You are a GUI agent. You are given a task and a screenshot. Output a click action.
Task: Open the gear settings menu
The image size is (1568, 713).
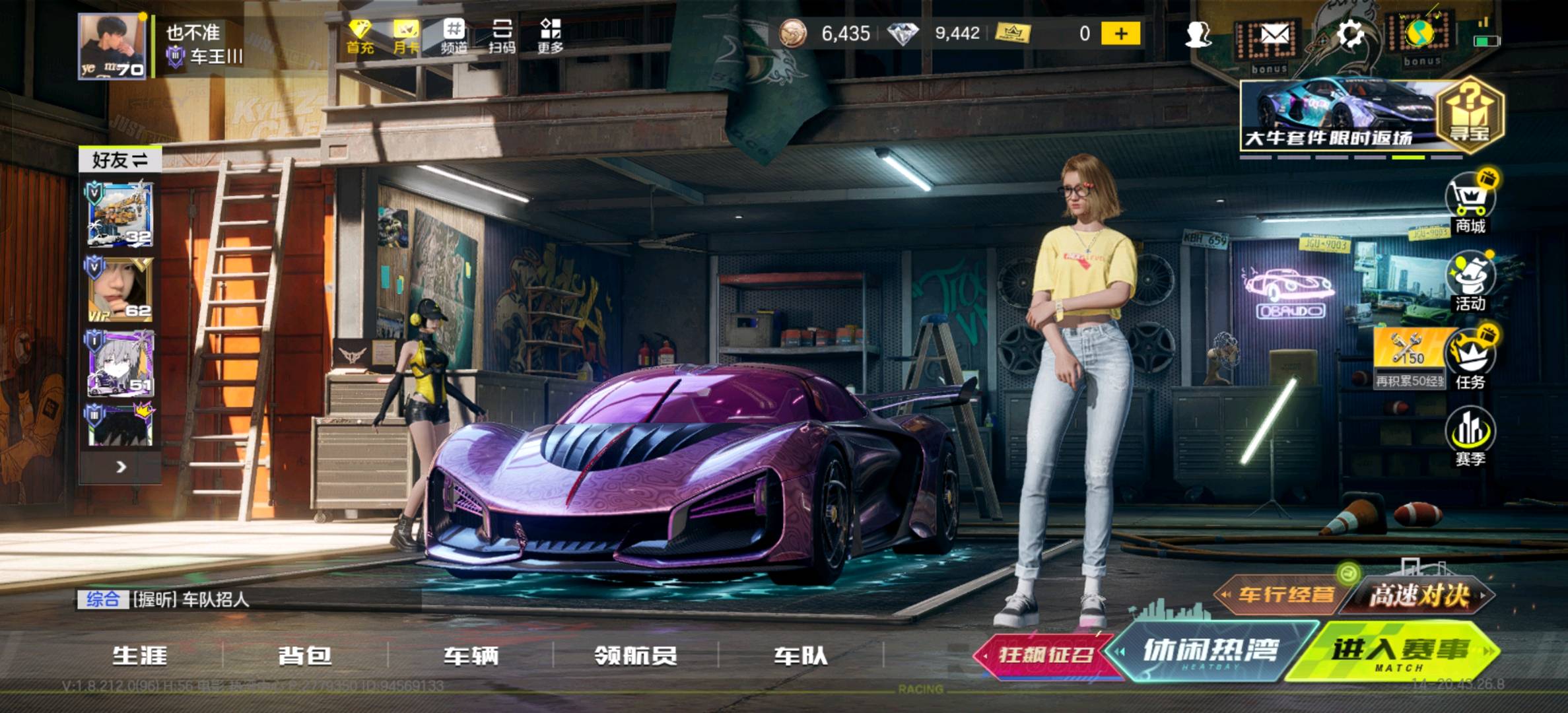click(1349, 34)
